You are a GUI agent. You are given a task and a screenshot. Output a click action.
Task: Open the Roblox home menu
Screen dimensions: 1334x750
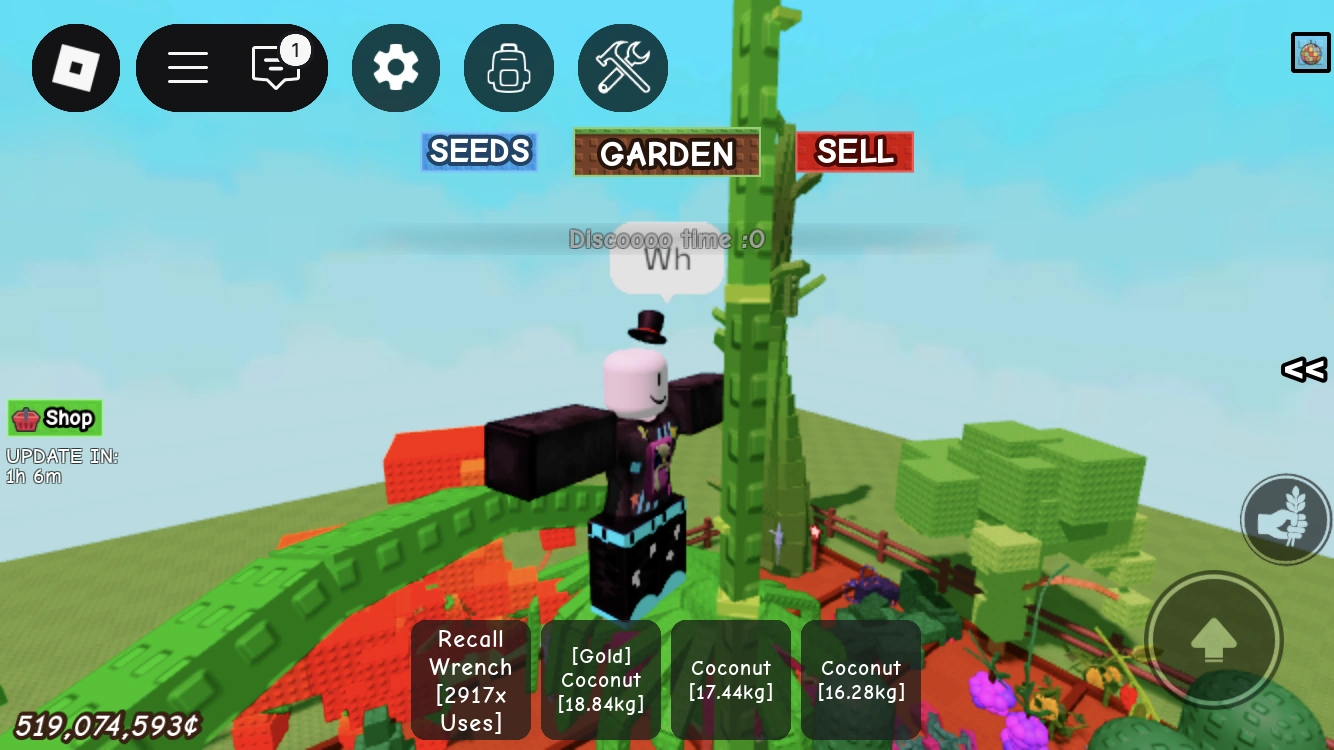click(x=76, y=68)
